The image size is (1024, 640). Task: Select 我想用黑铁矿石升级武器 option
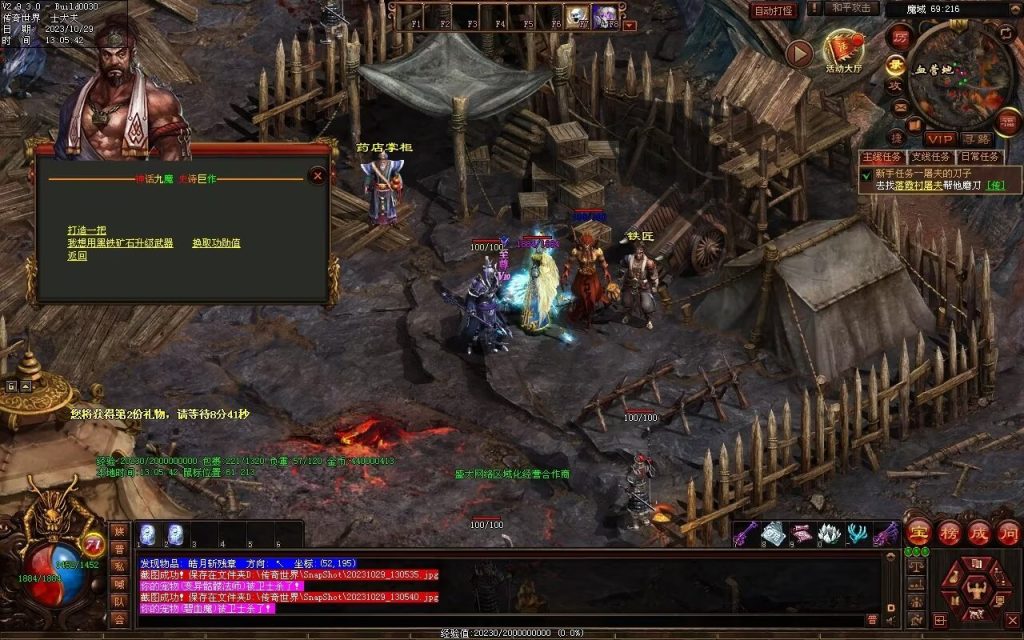click(120, 243)
